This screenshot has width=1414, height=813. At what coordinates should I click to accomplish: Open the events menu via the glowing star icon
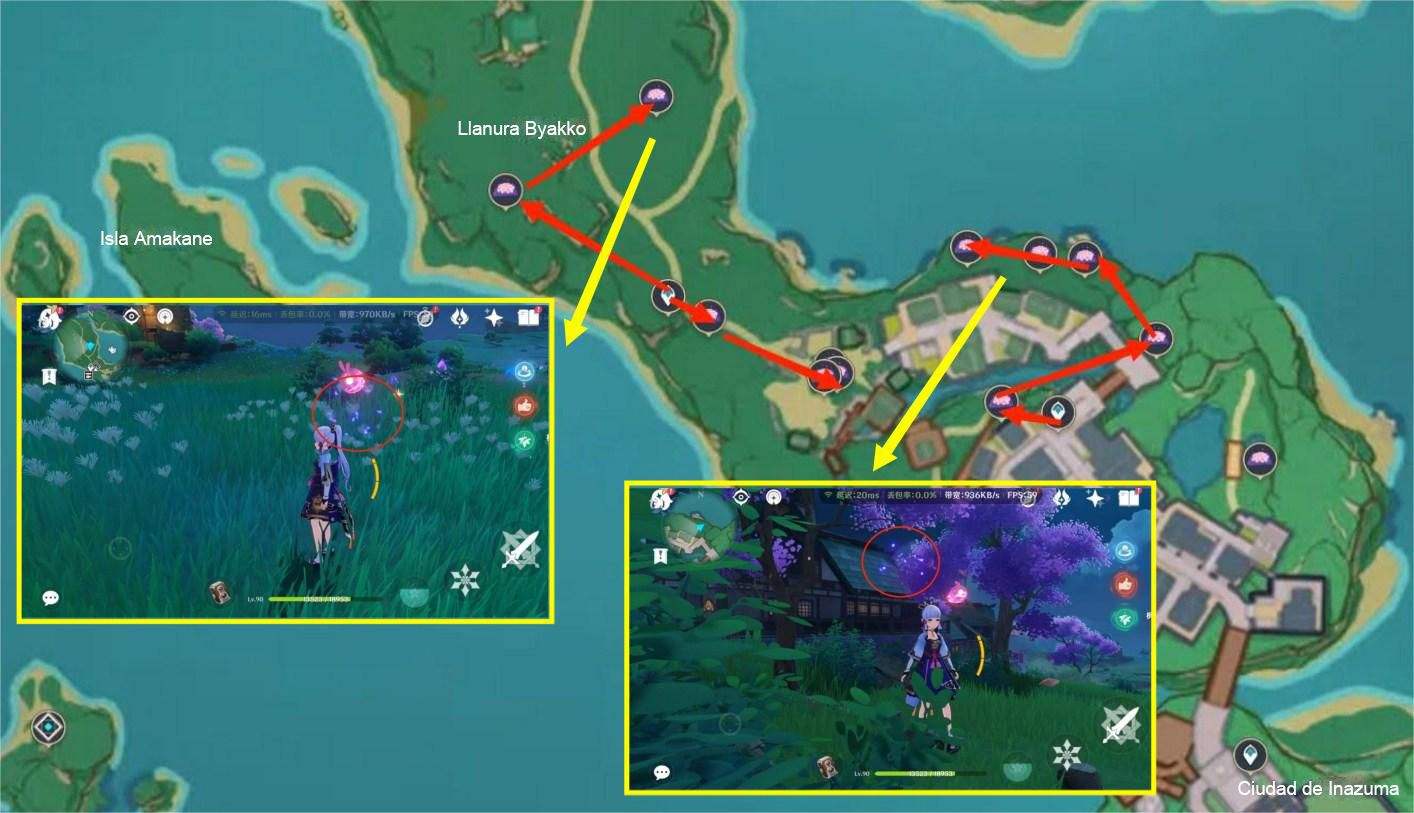click(458, 317)
